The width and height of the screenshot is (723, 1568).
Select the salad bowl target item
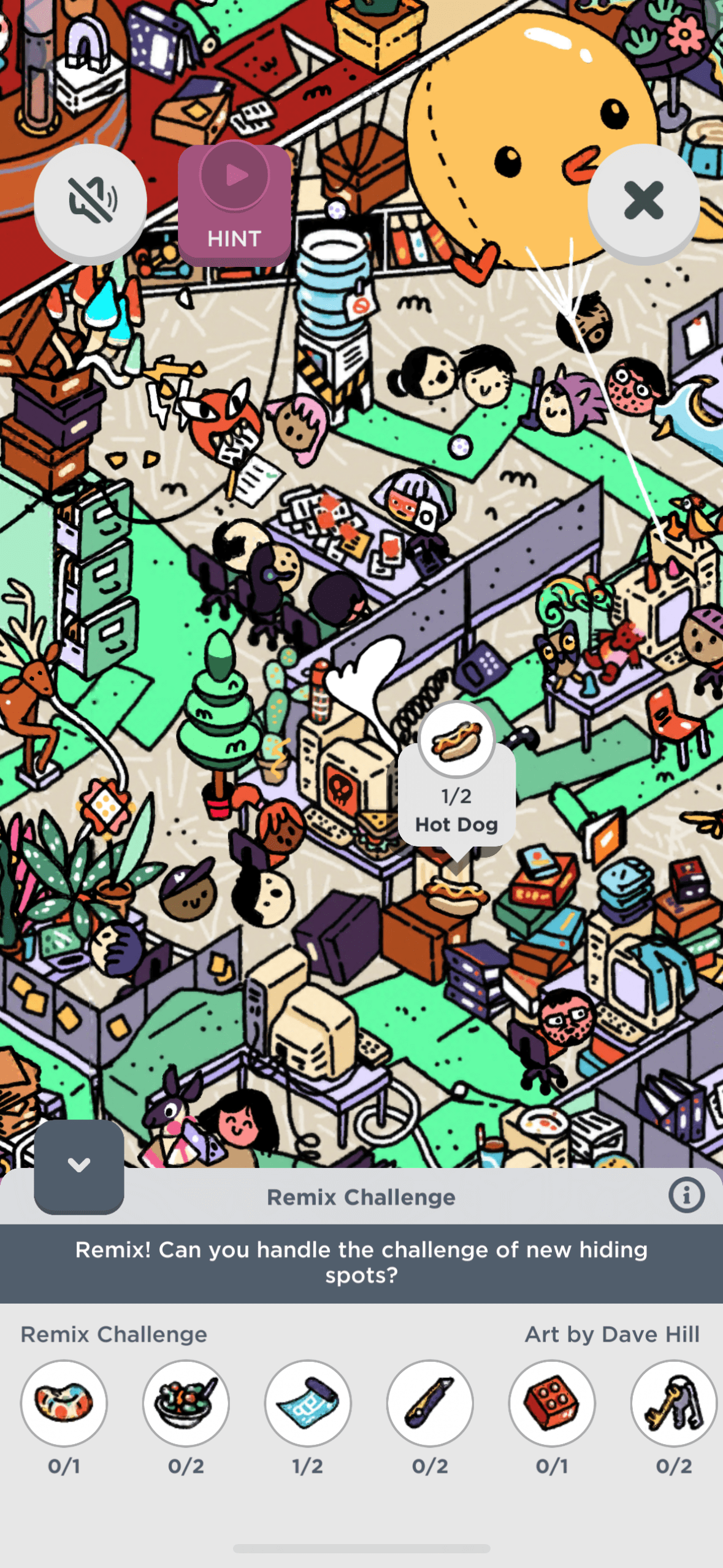tap(186, 1402)
